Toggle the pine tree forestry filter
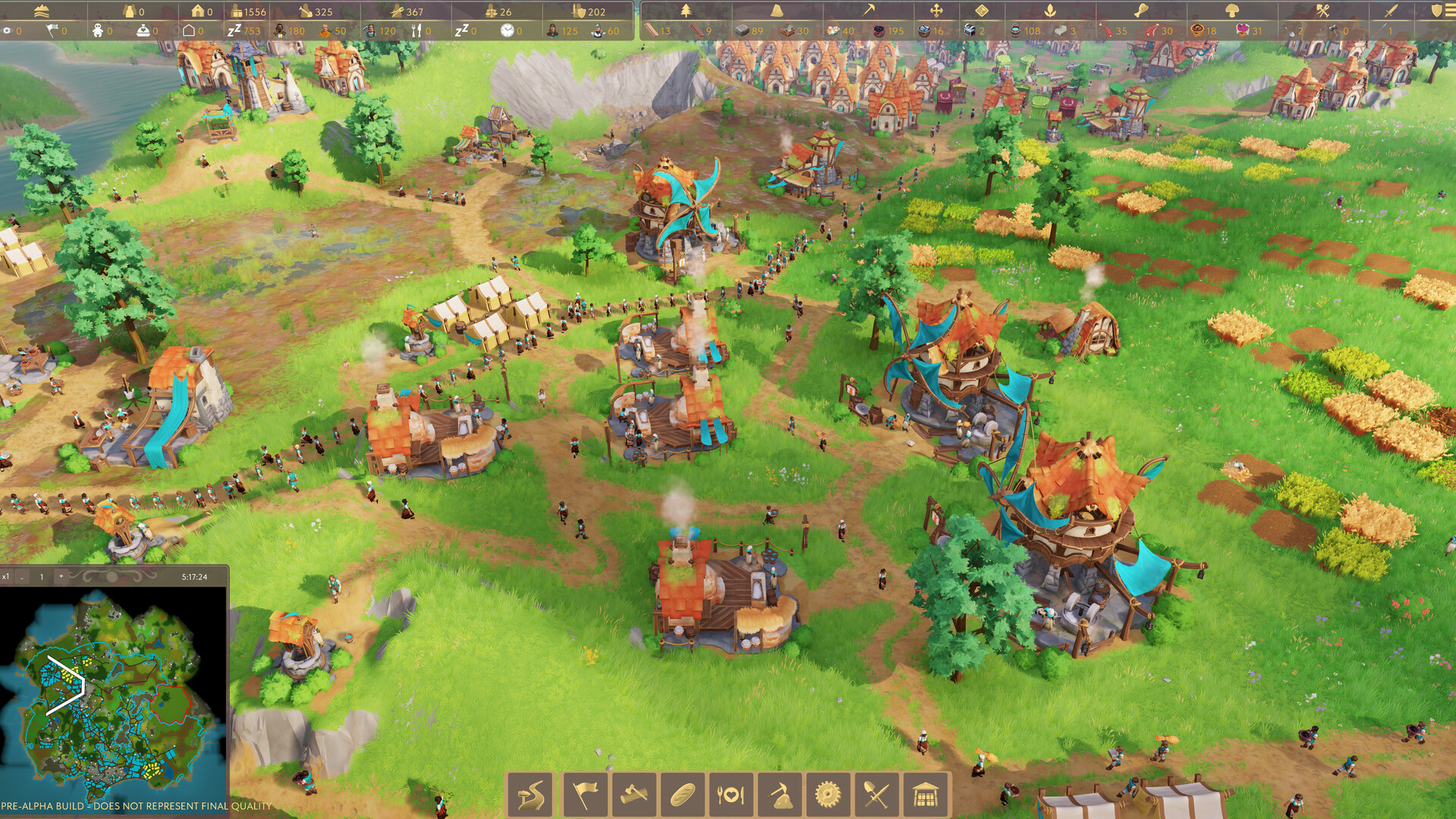1456x819 pixels. tap(685, 11)
